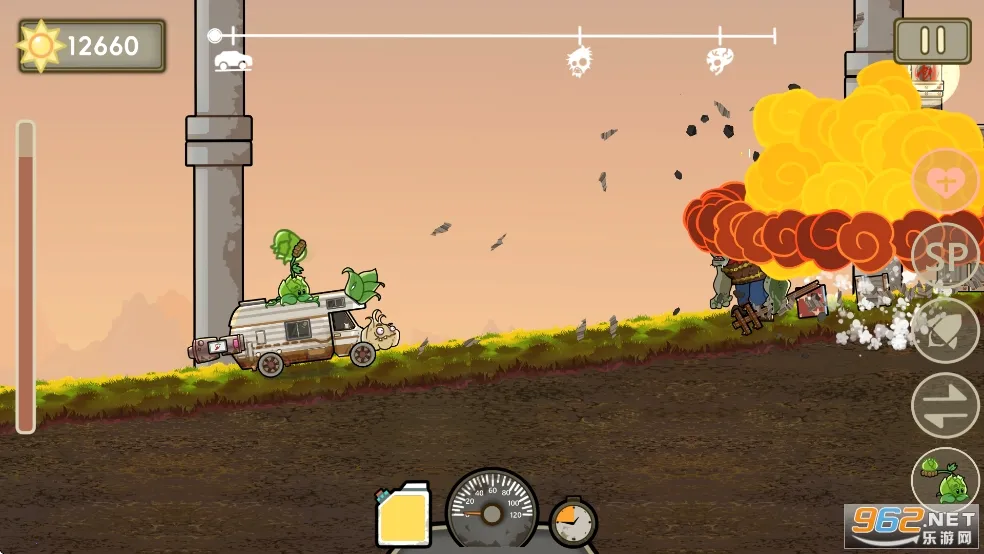Fire the rocket boost button
The image size is (984, 554).
pyautogui.click(x=944, y=330)
